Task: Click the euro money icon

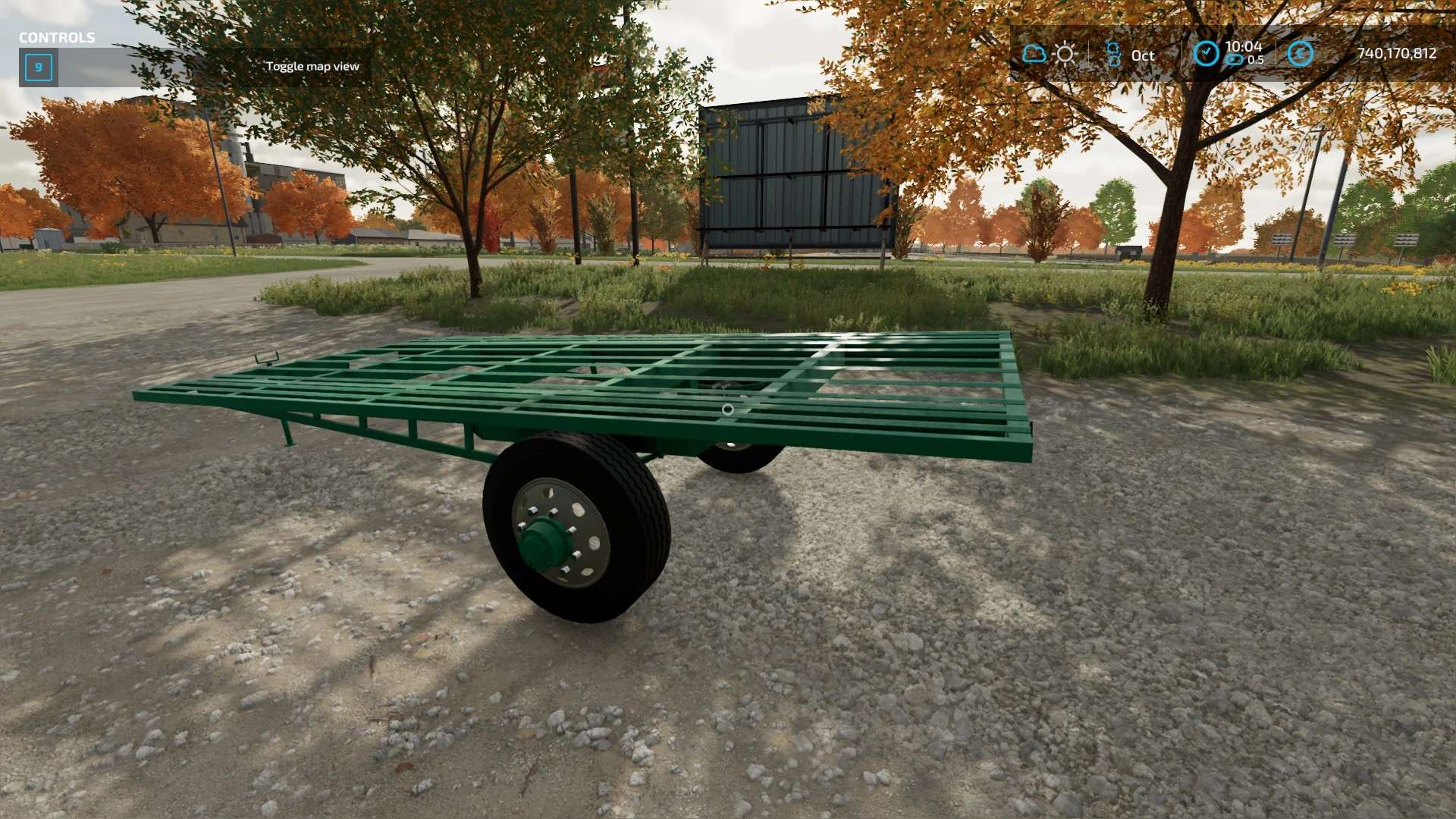Action: [x=1301, y=53]
